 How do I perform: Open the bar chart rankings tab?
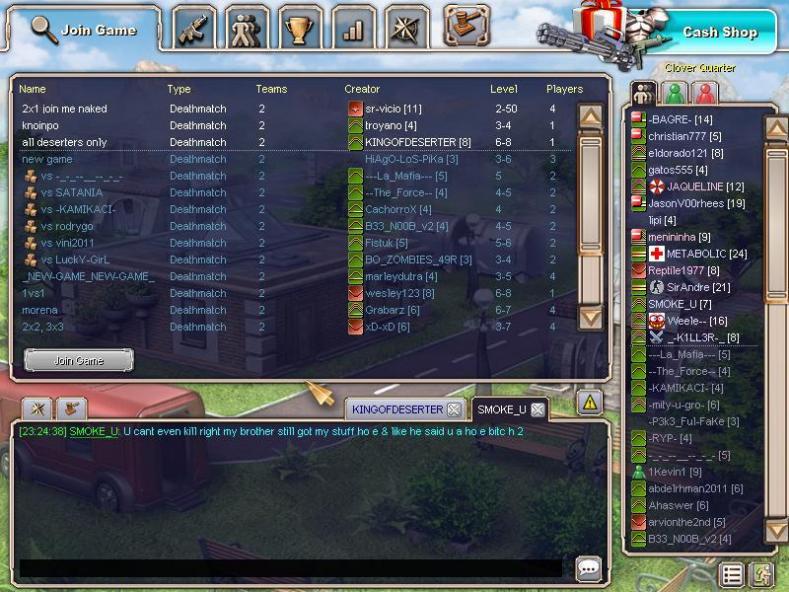pos(353,27)
